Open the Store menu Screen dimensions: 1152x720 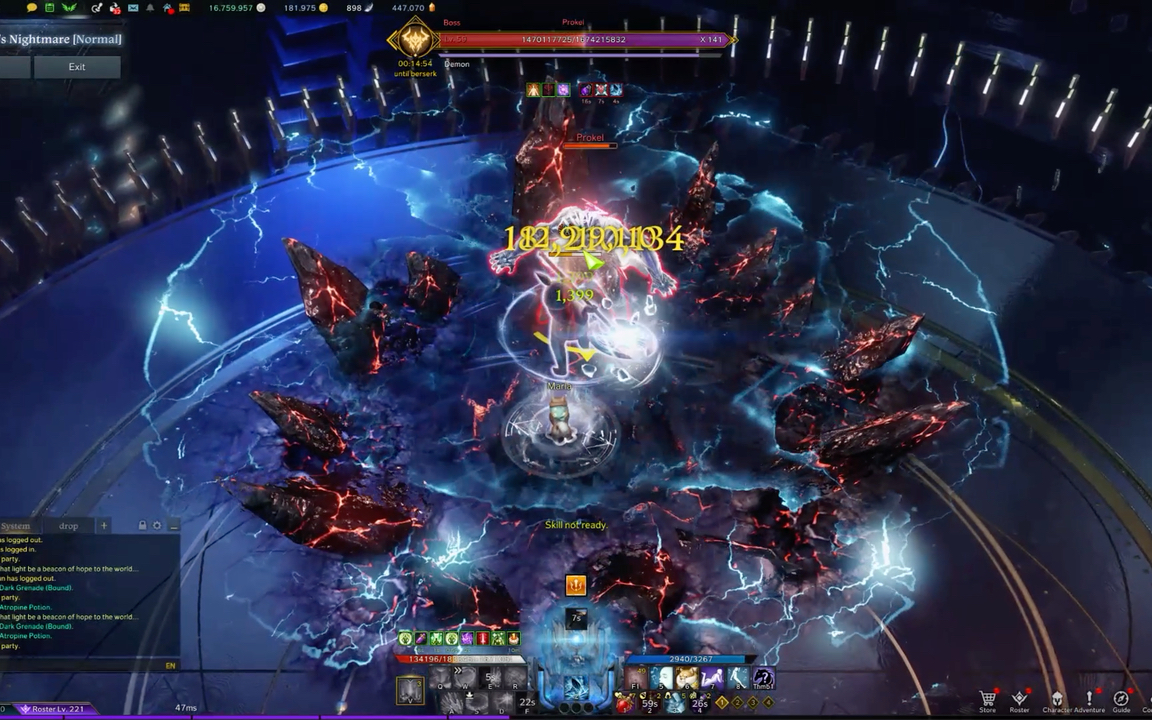pyautogui.click(x=988, y=700)
